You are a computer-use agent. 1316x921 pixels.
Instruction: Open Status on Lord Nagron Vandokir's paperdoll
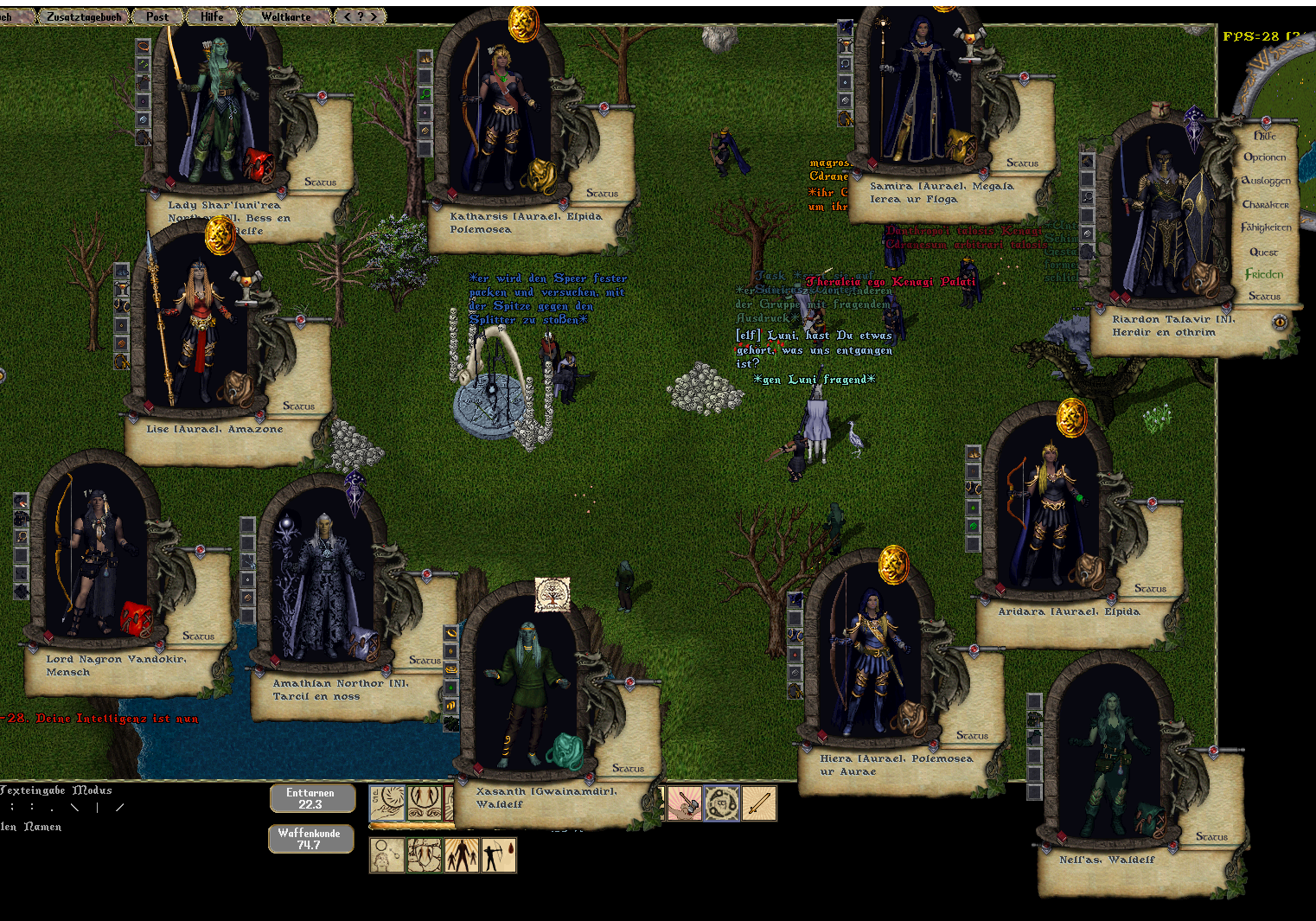tap(198, 636)
